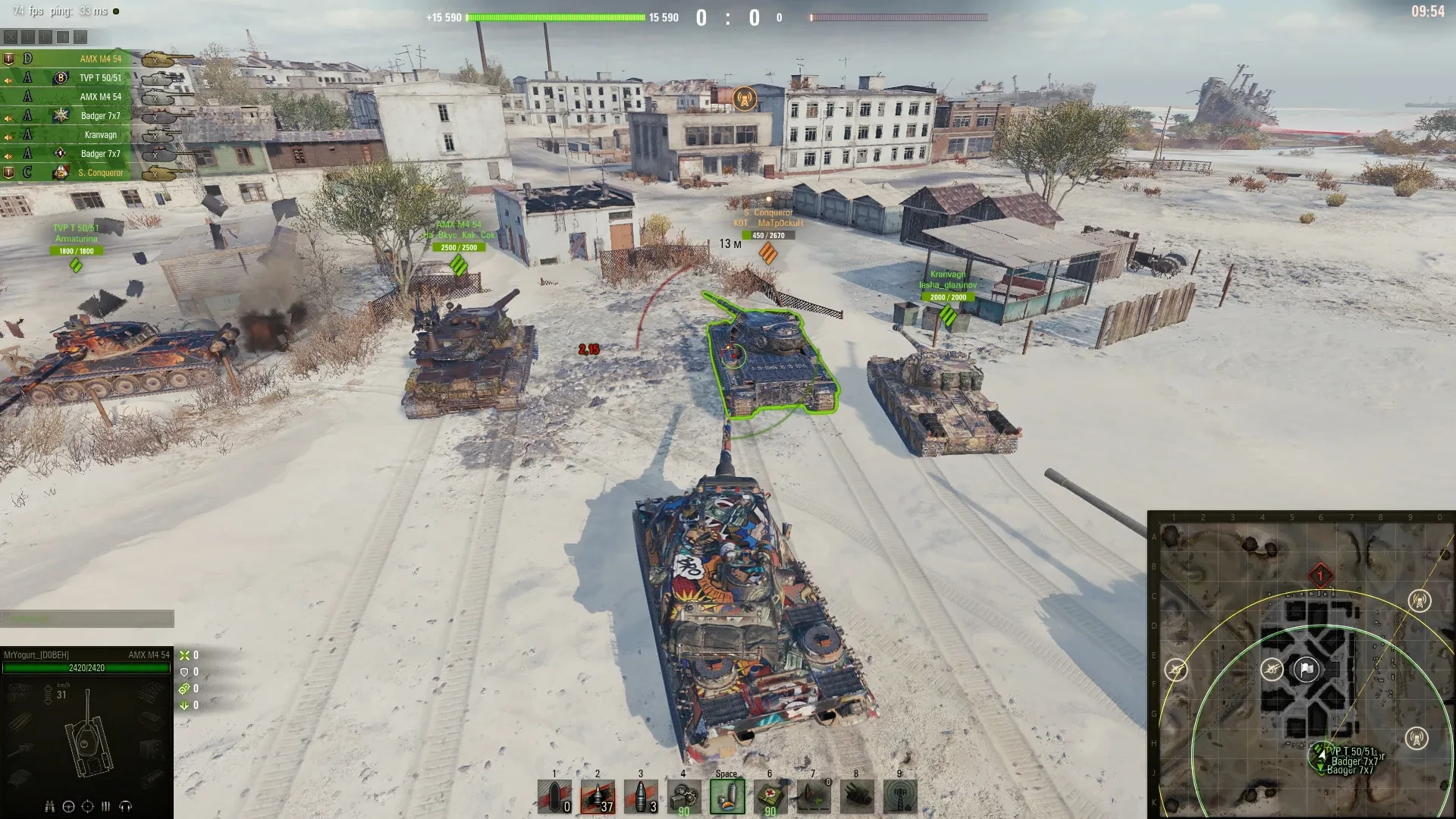This screenshot has height=819, width=1456.
Task: Click the red diamond marker numbered 1 on minimap
Action: pos(1320,576)
